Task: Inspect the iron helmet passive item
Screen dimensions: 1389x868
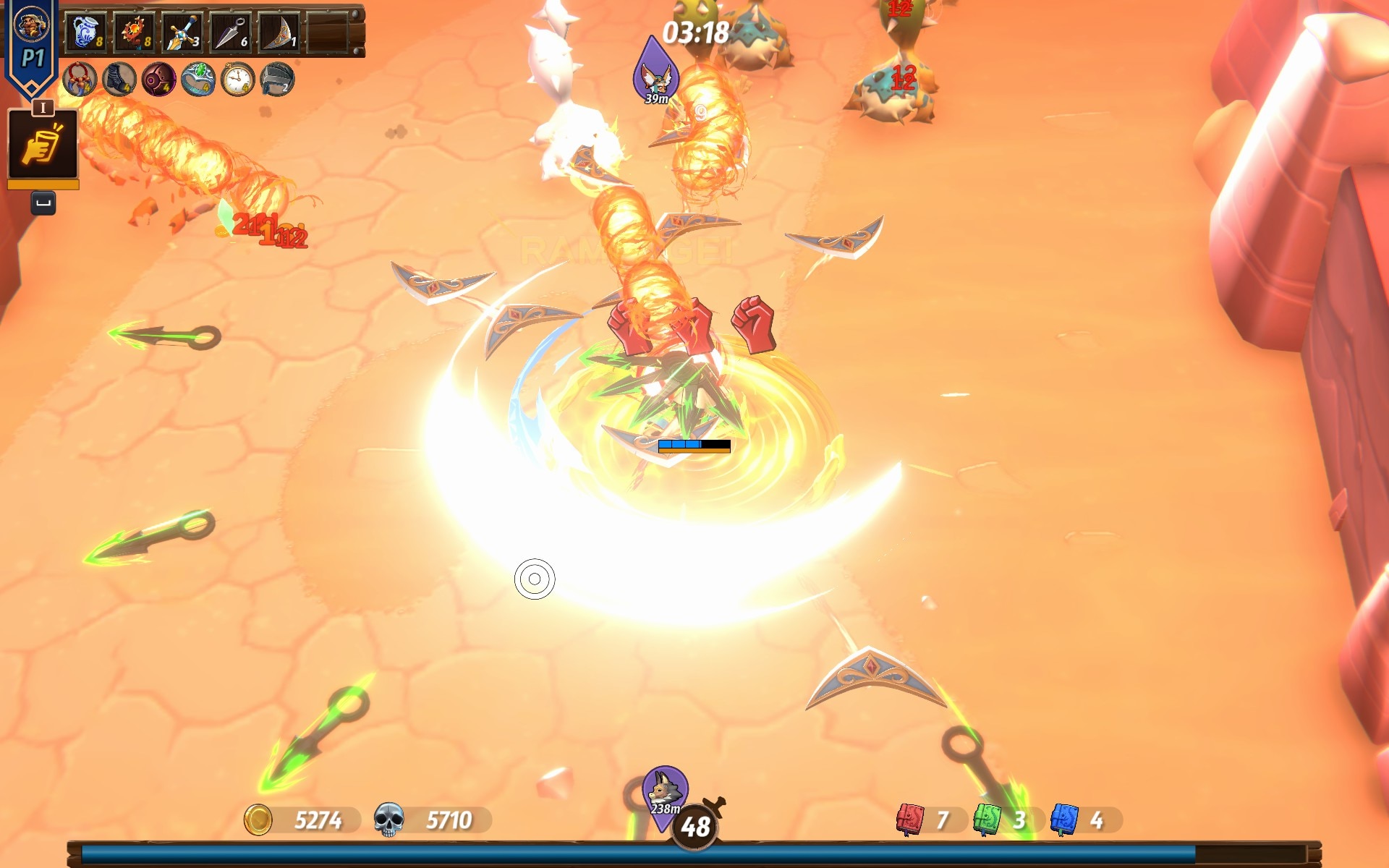Action: pyautogui.click(x=277, y=80)
